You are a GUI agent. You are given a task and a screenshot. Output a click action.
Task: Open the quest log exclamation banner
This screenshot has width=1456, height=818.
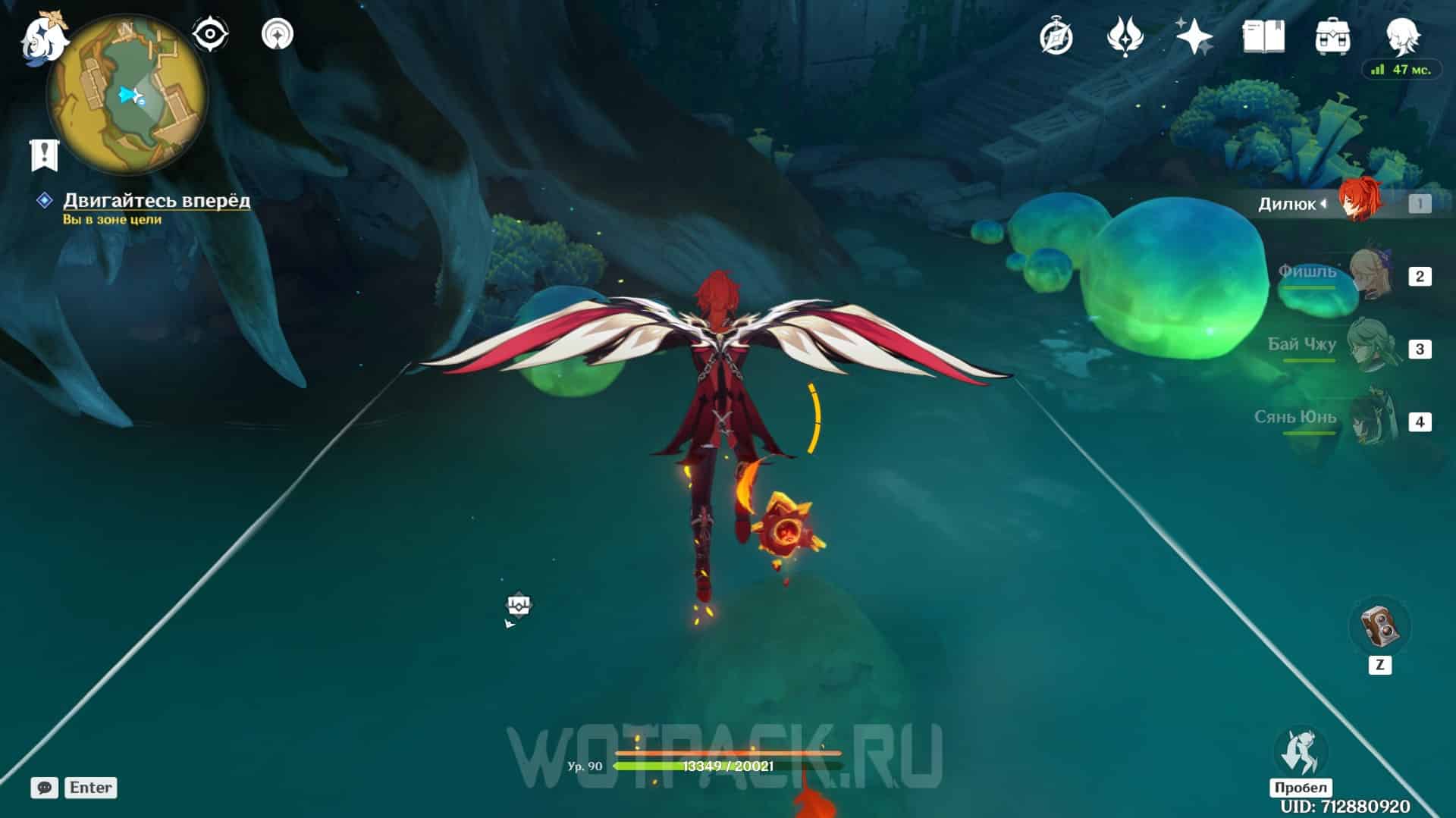(44, 155)
